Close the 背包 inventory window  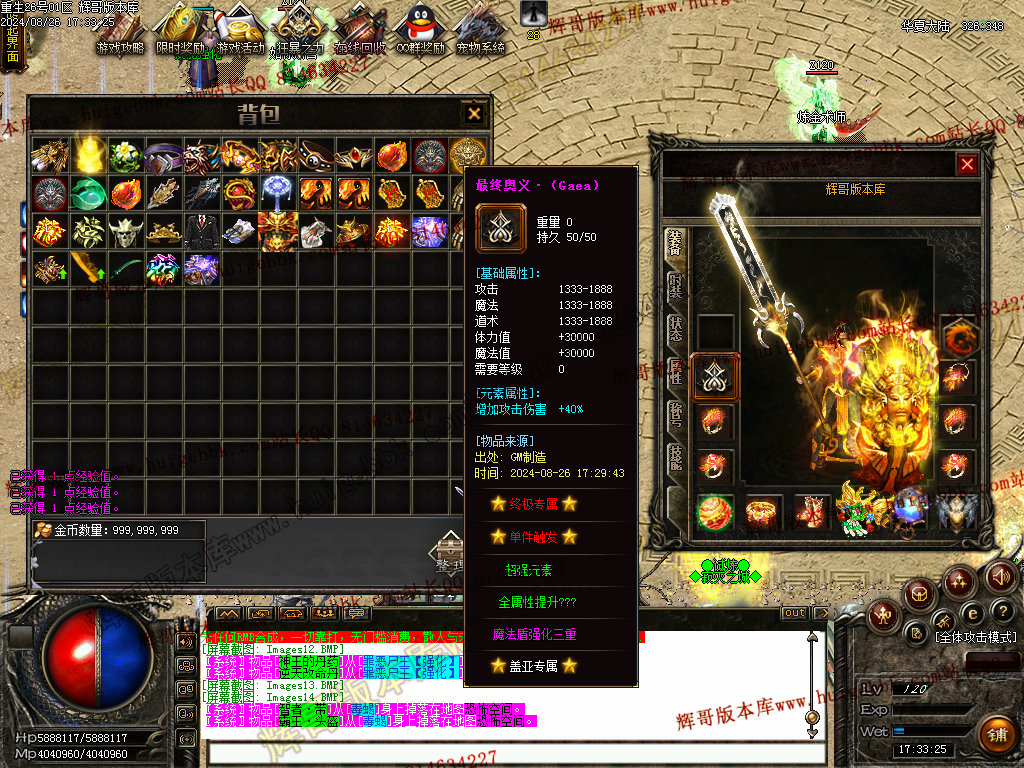(x=473, y=113)
